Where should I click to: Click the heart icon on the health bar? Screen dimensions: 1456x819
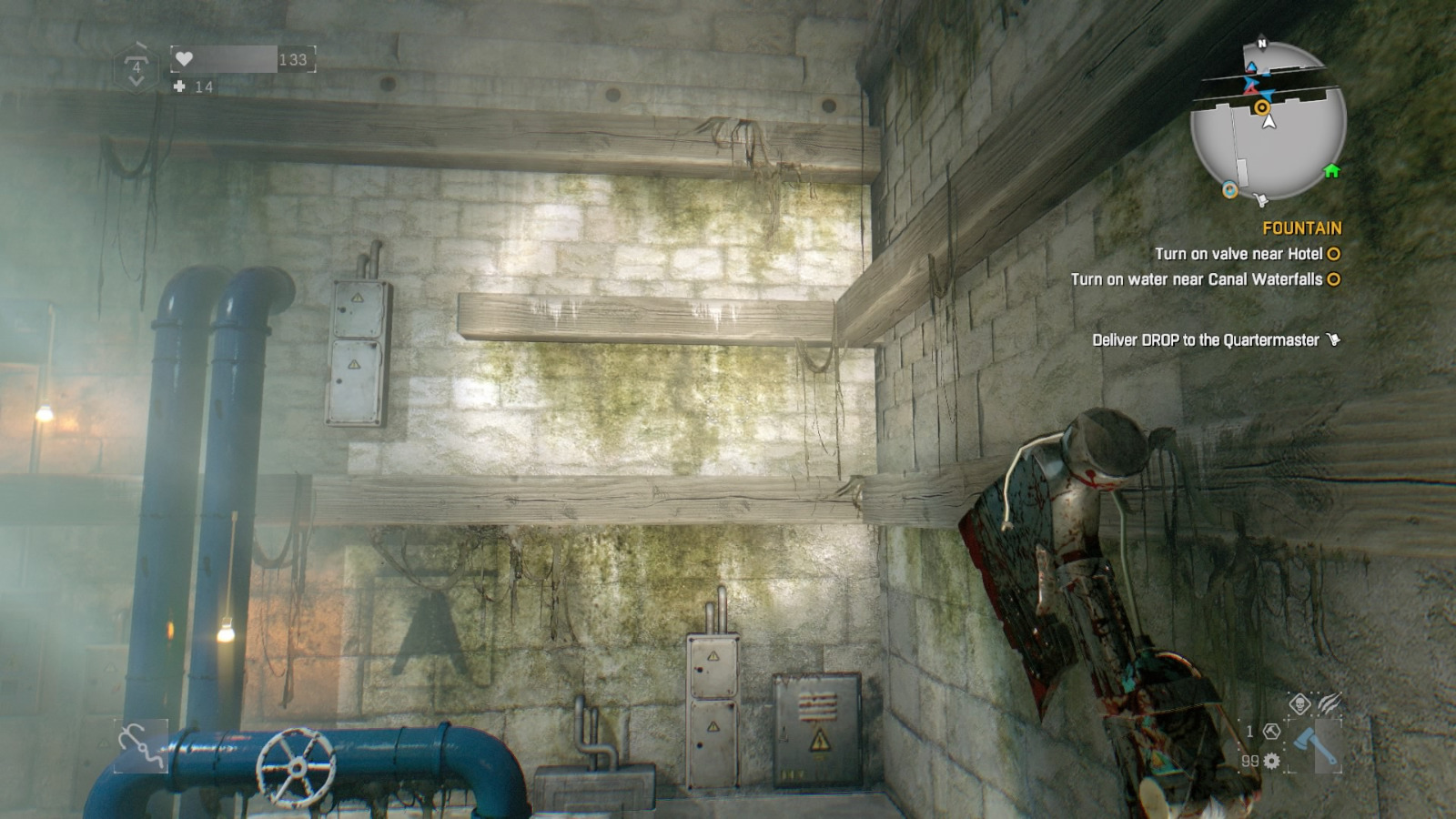[x=185, y=57]
